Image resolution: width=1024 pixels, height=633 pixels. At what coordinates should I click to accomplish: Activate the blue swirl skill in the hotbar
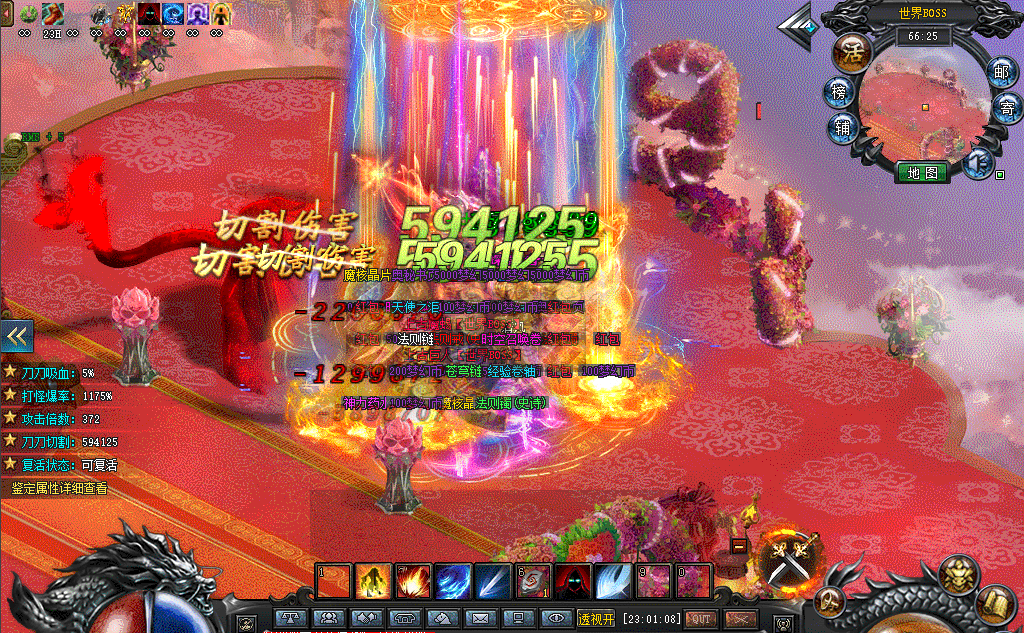(x=452, y=581)
